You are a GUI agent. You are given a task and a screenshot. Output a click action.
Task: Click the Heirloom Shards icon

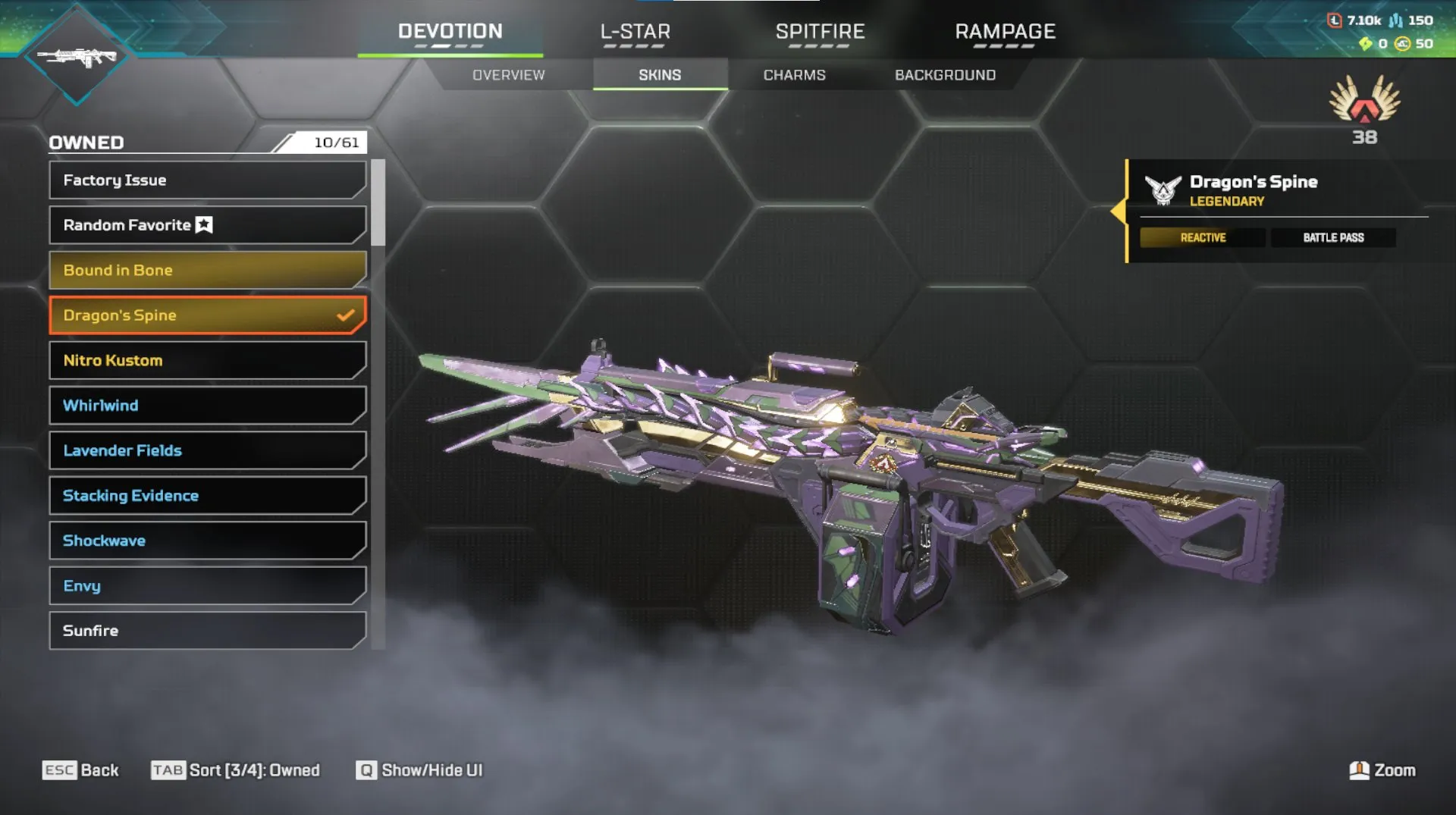click(1366, 45)
